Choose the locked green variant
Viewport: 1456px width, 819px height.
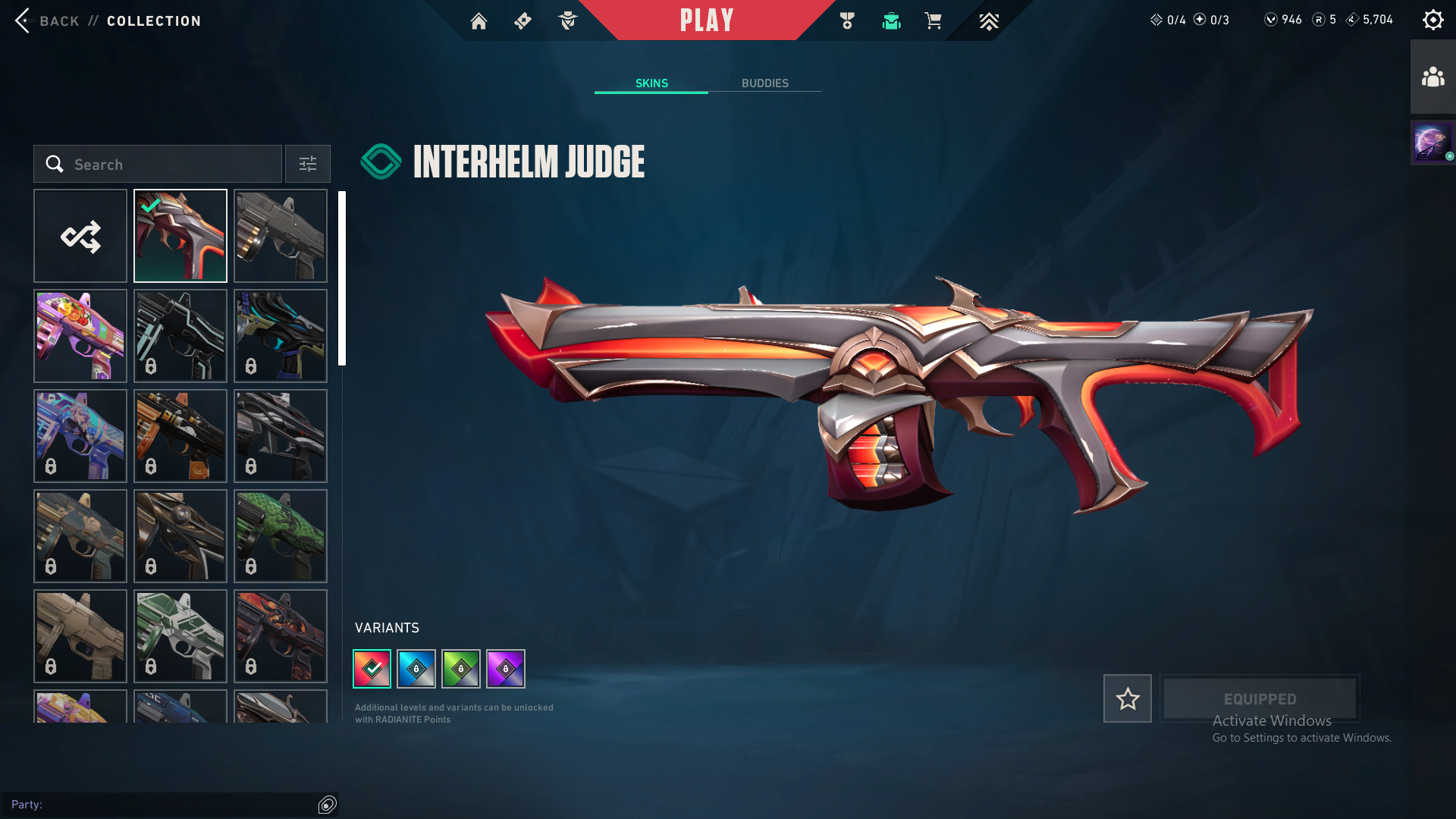461,669
